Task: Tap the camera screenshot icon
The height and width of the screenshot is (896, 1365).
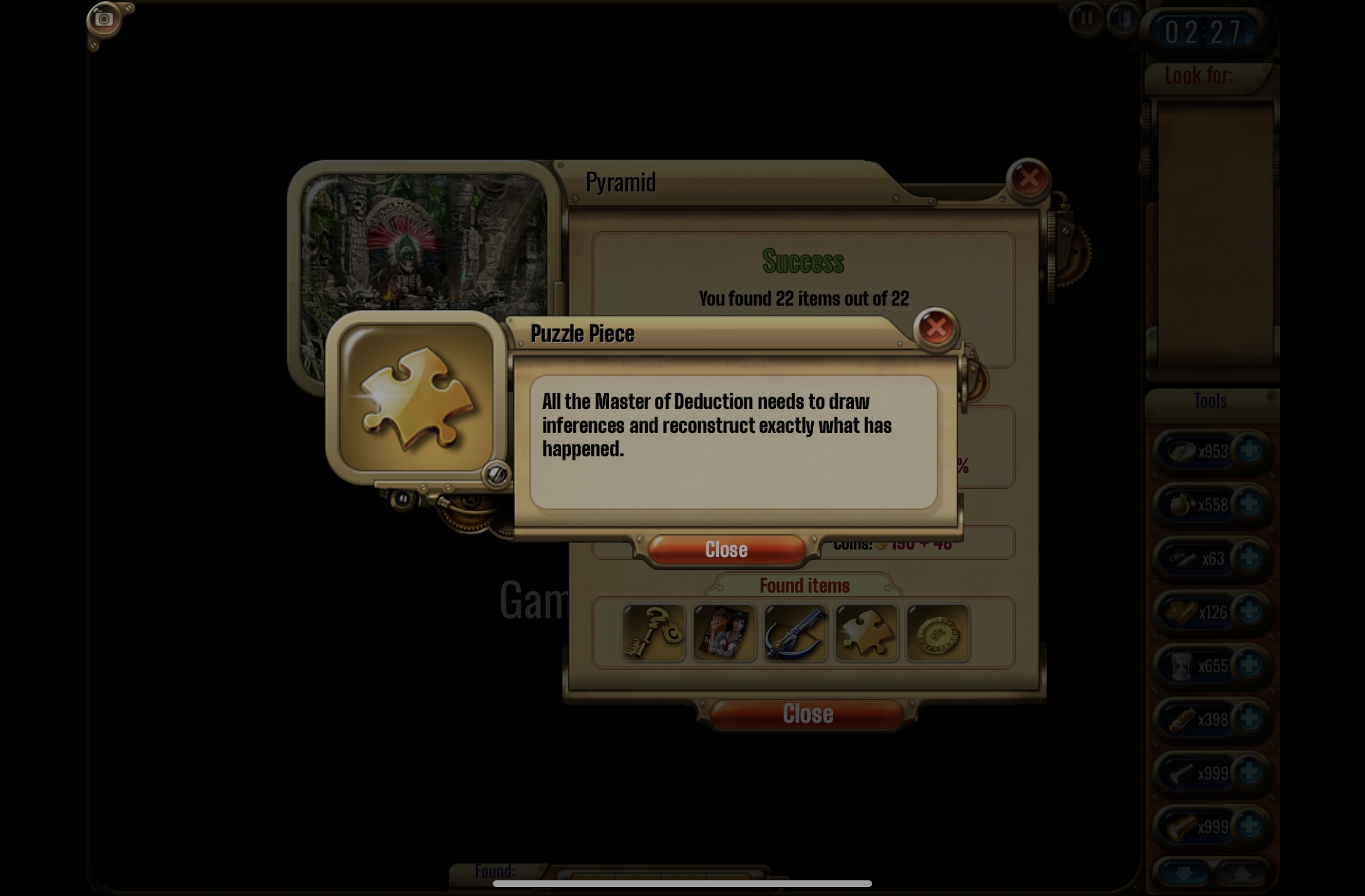Action: point(104,19)
